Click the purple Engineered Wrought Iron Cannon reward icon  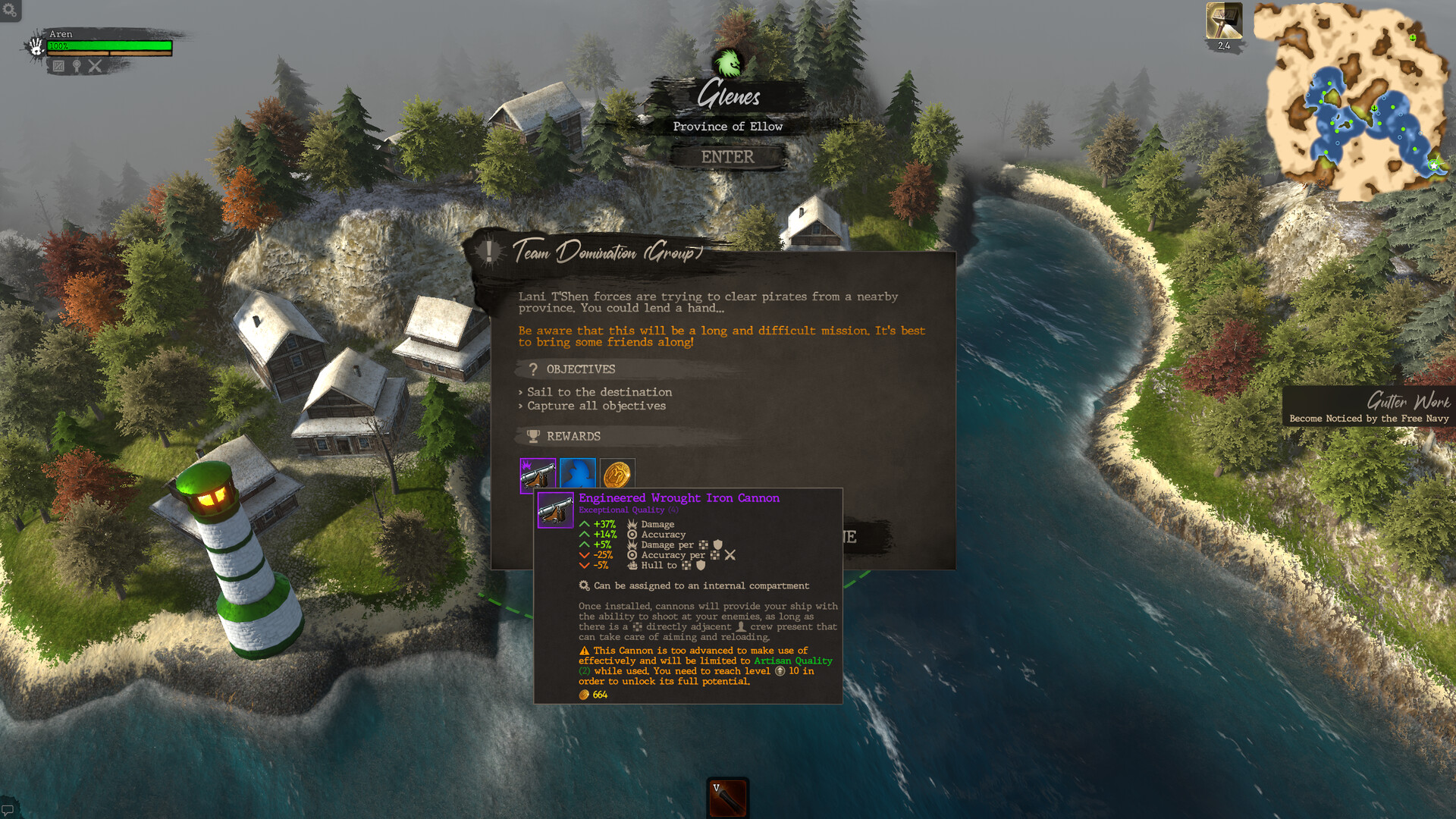(538, 474)
